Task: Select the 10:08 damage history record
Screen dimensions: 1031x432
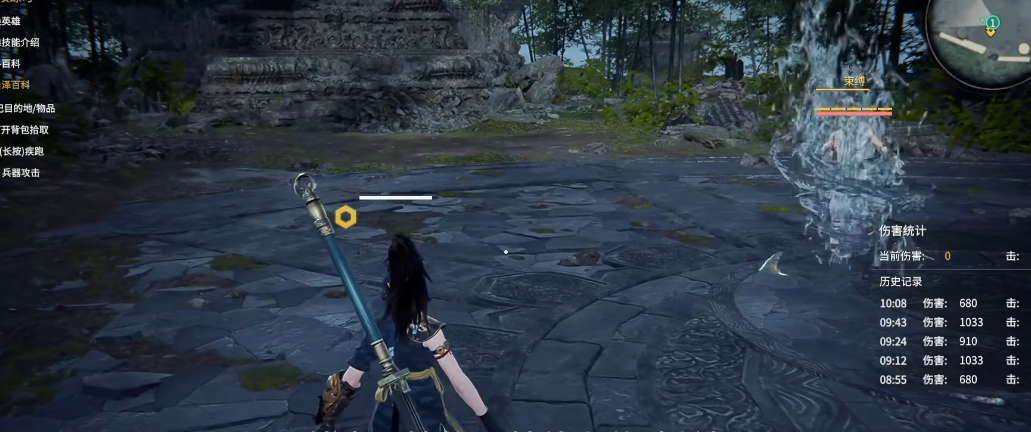Action: pos(940,303)
